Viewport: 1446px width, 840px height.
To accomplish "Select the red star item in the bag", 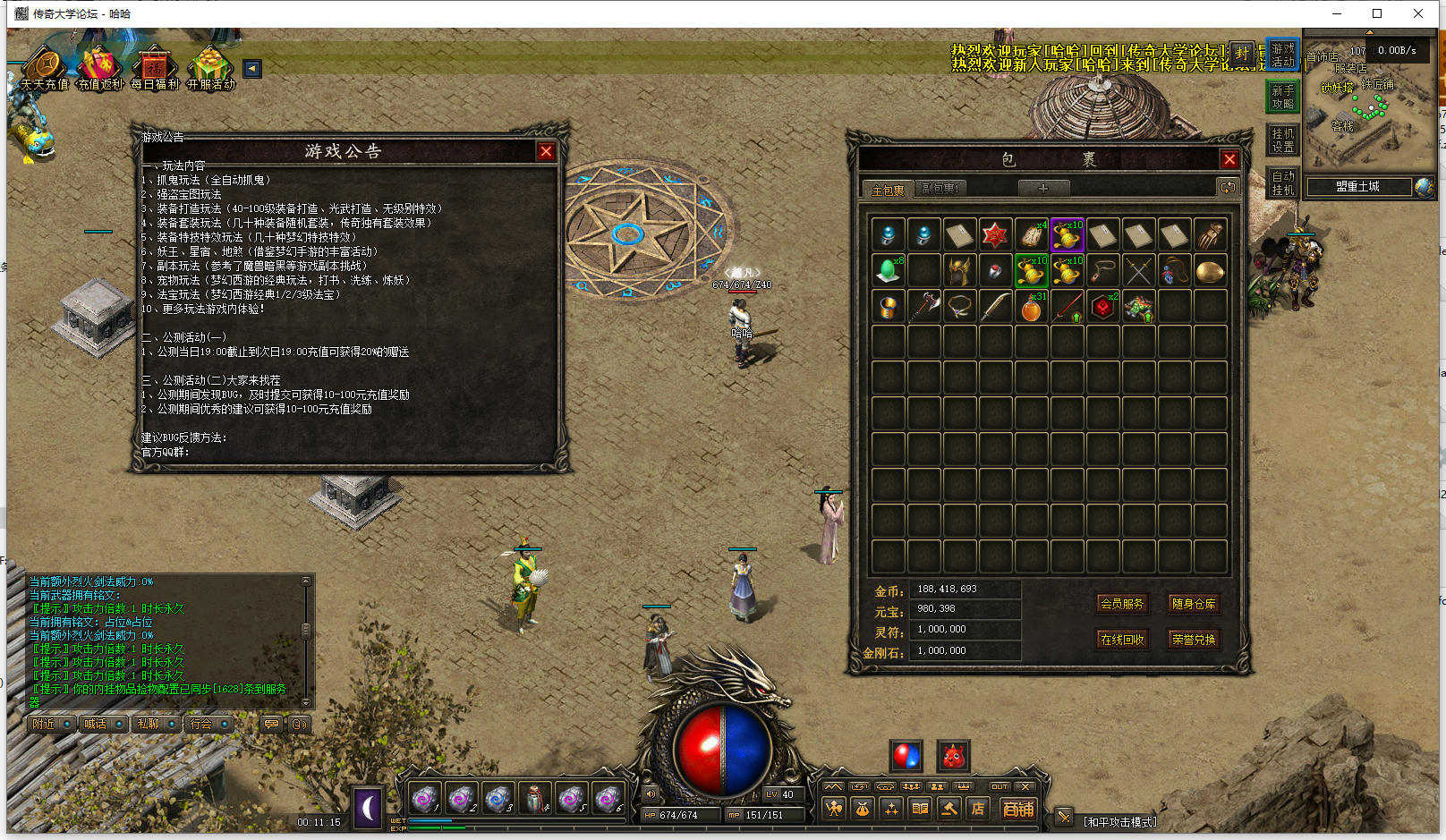I will coord(995,235).
